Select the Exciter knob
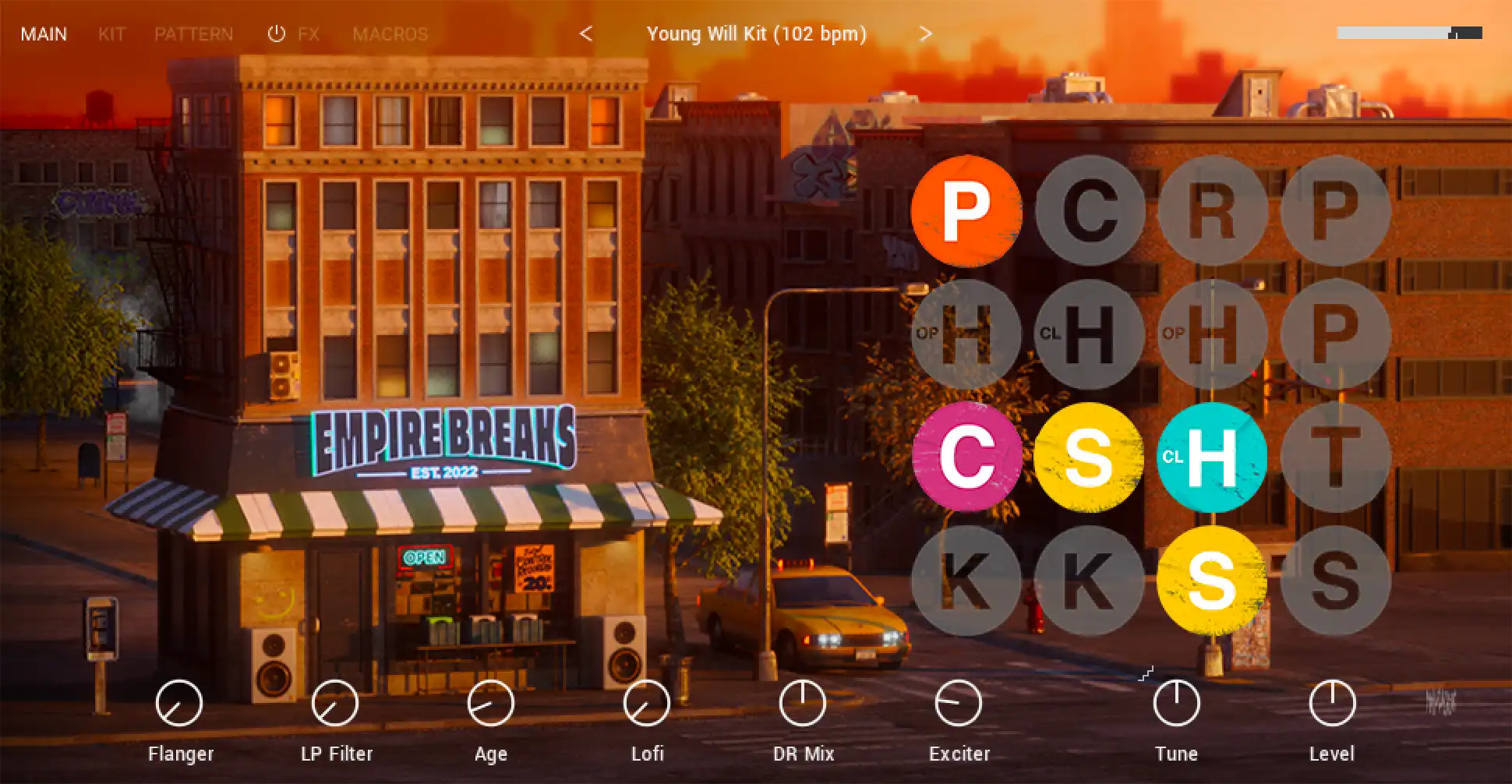Screen dimensions: 1512x784 click(959, 703)
